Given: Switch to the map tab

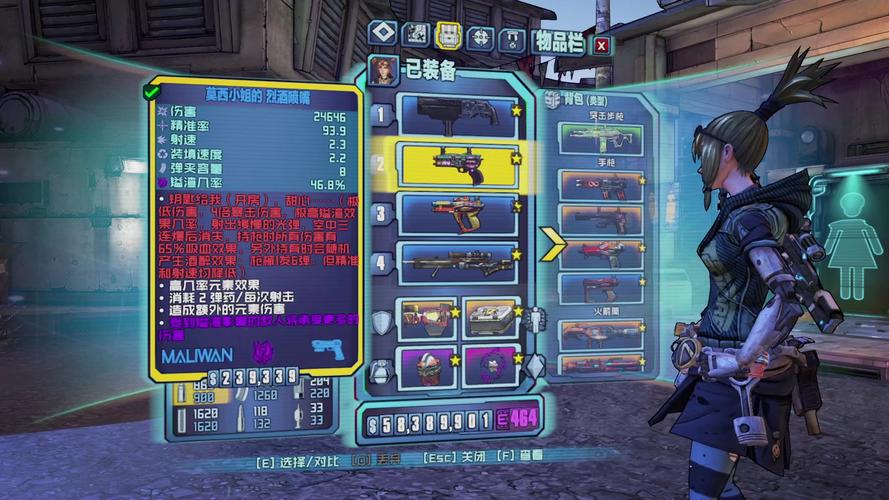Looking at the screenshot, I should [415, 36].
